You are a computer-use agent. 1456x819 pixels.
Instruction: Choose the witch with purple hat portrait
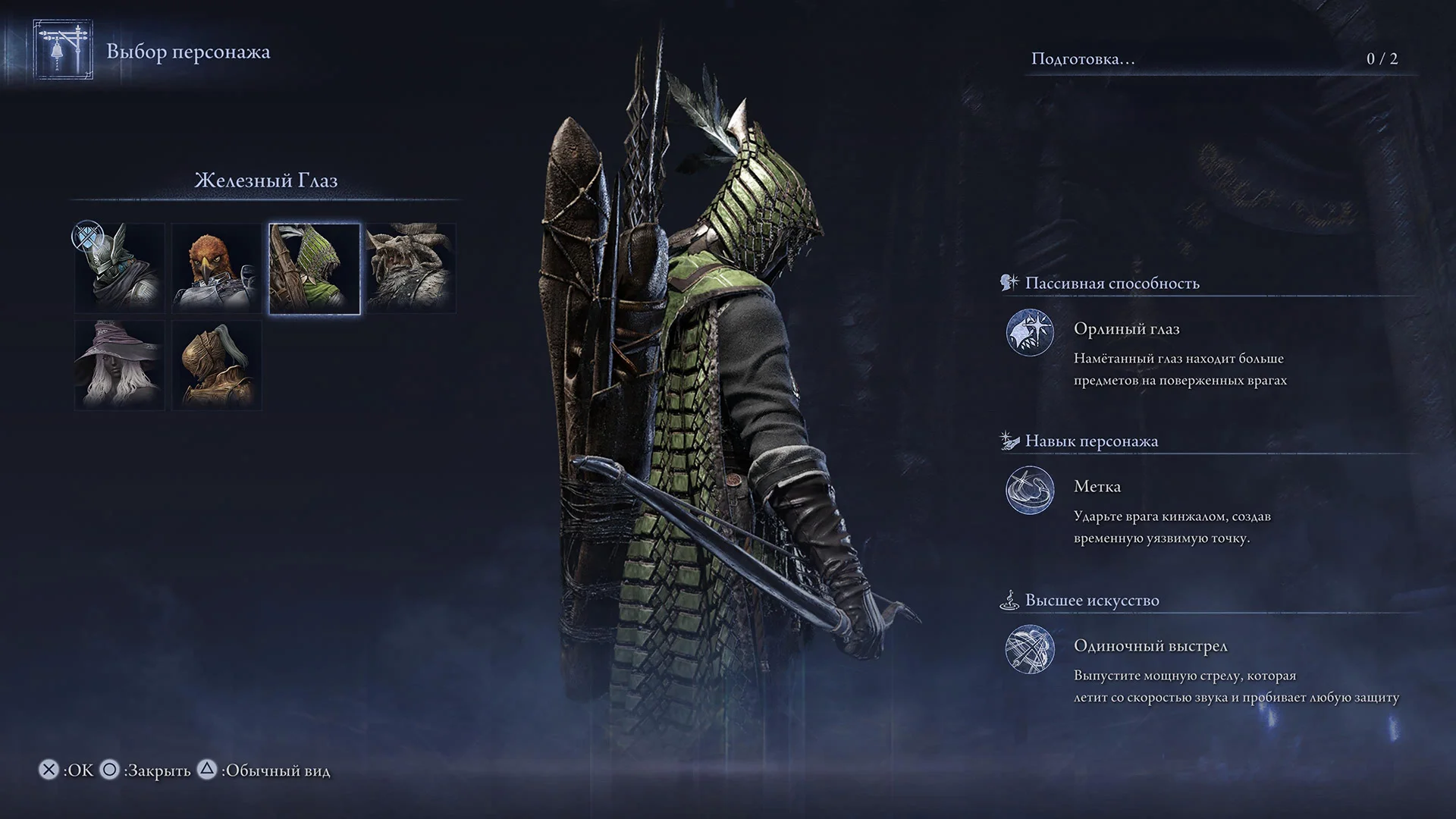[120, 366]
